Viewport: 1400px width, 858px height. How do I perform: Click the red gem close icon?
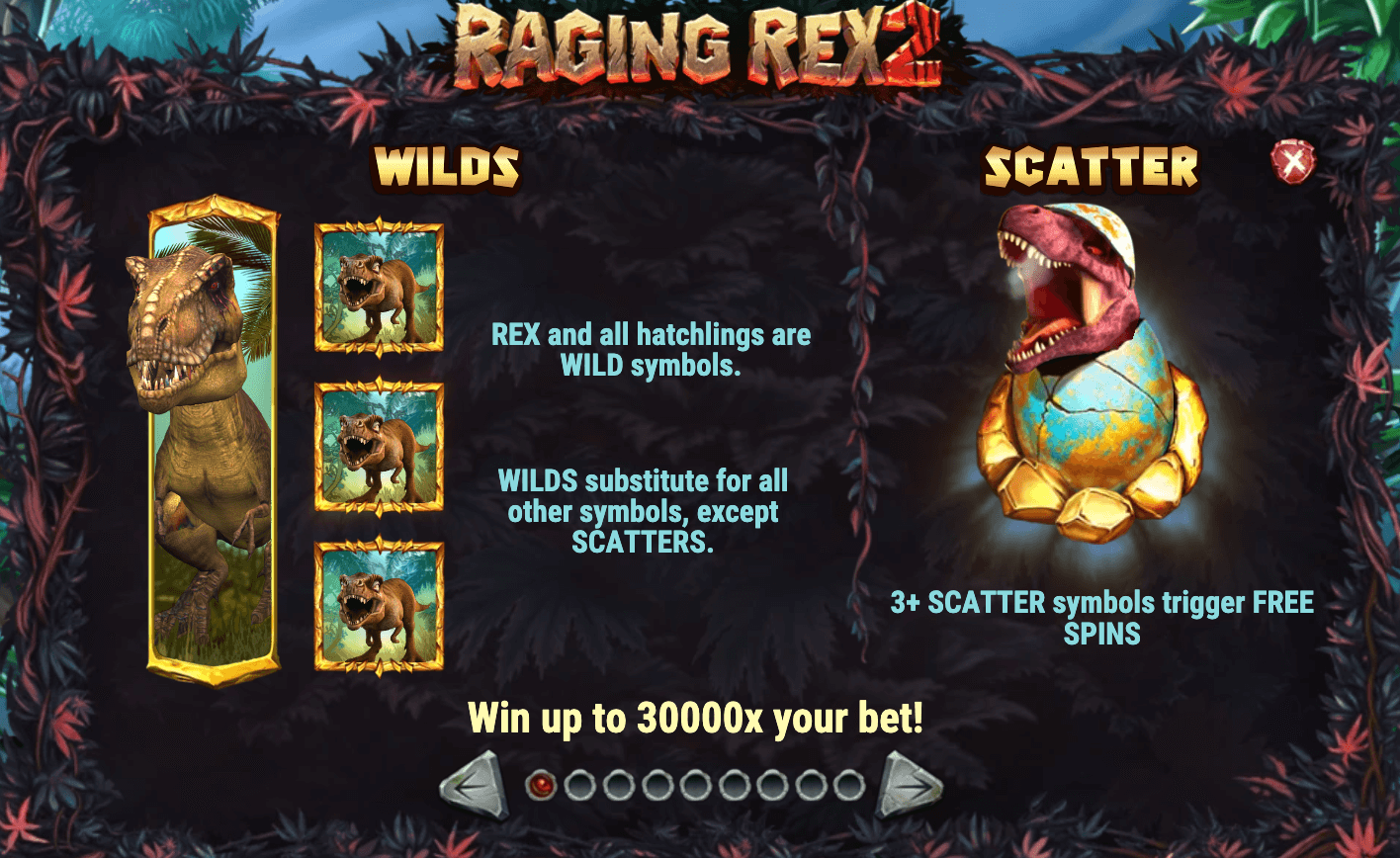1293,165
